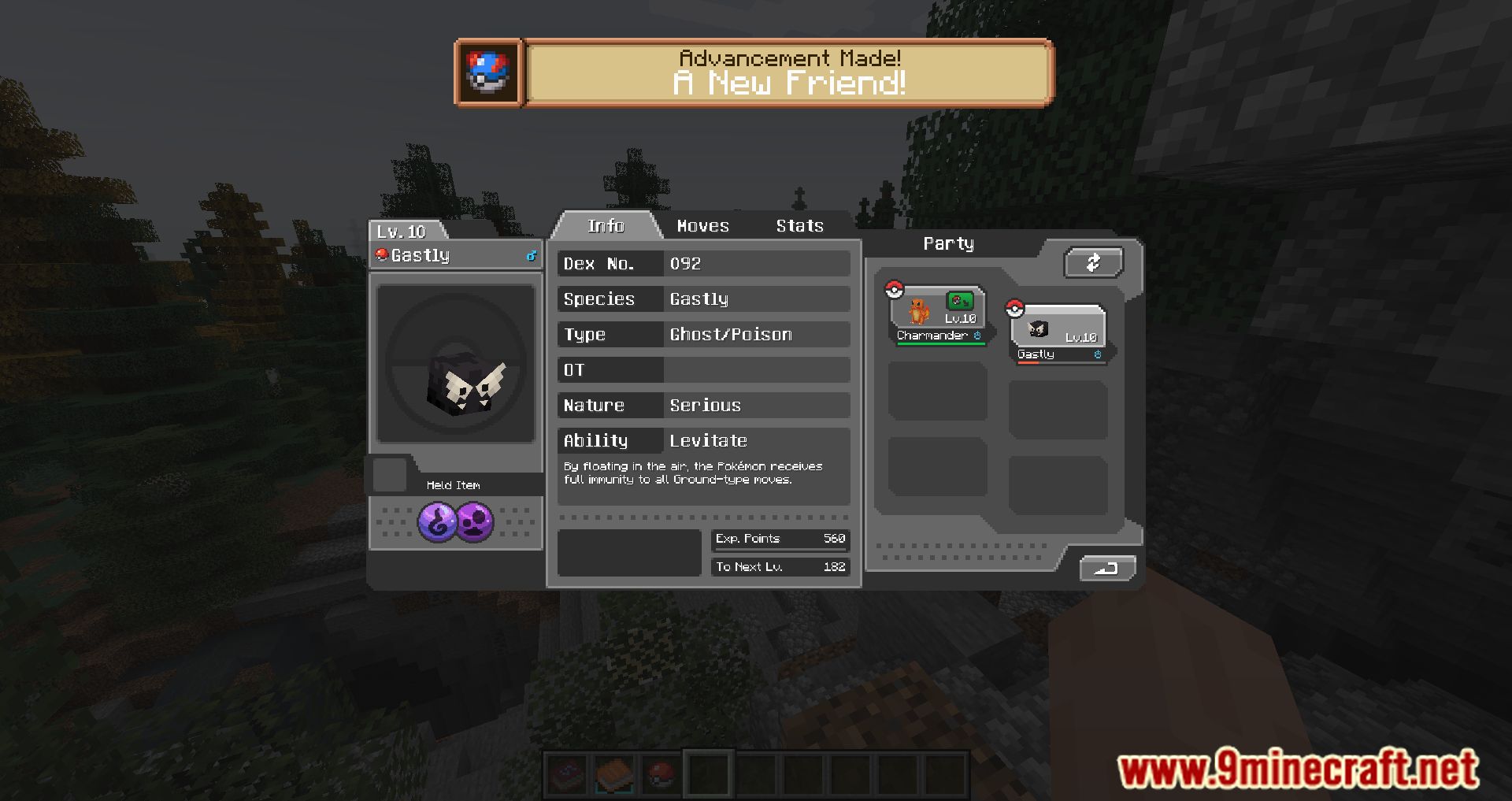Click the empty held item slot

[x=389, y=476]
